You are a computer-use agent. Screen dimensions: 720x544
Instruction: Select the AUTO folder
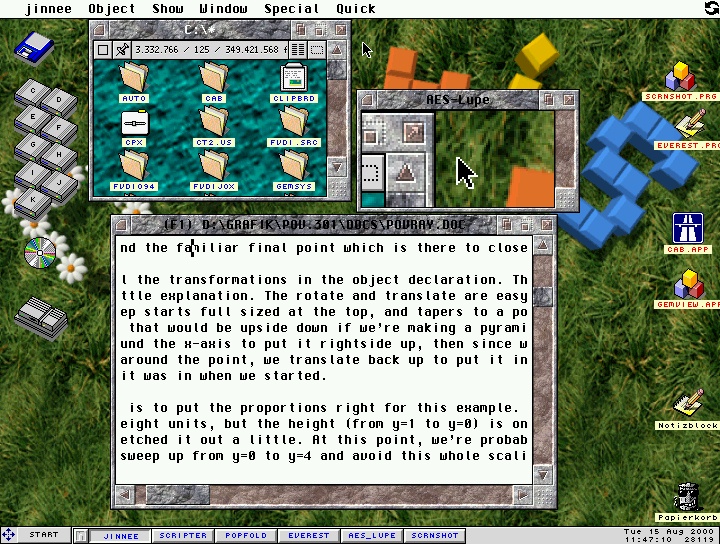point(134,80)
